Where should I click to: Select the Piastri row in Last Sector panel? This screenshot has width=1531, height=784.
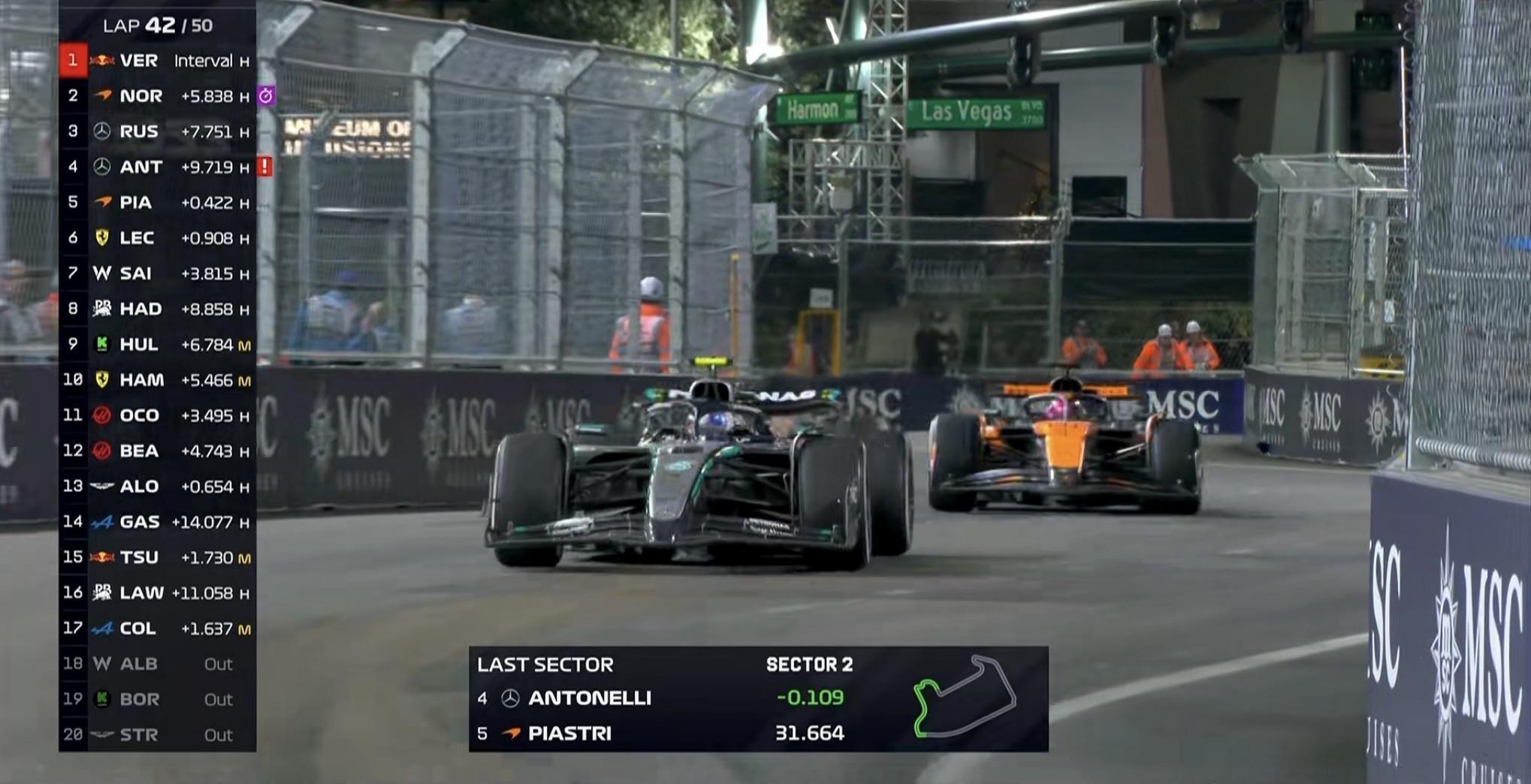click(661, 733)
